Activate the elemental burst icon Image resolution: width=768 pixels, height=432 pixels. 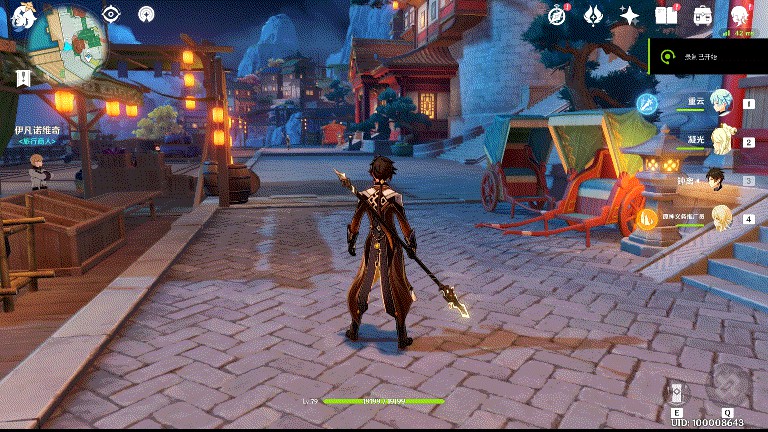pos(728,386)
